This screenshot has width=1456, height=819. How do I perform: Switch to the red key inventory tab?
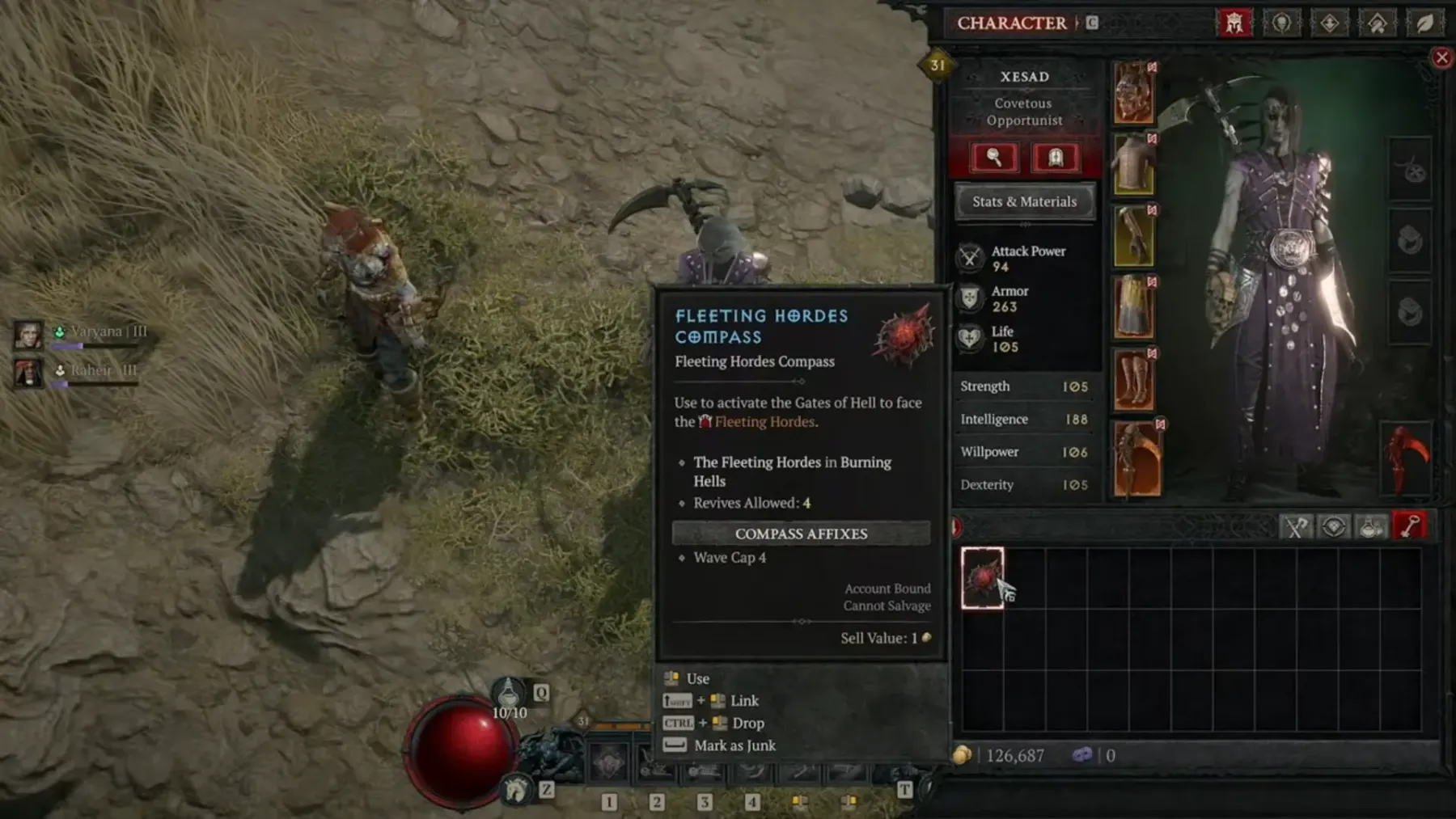click(x=1410, y=527)
